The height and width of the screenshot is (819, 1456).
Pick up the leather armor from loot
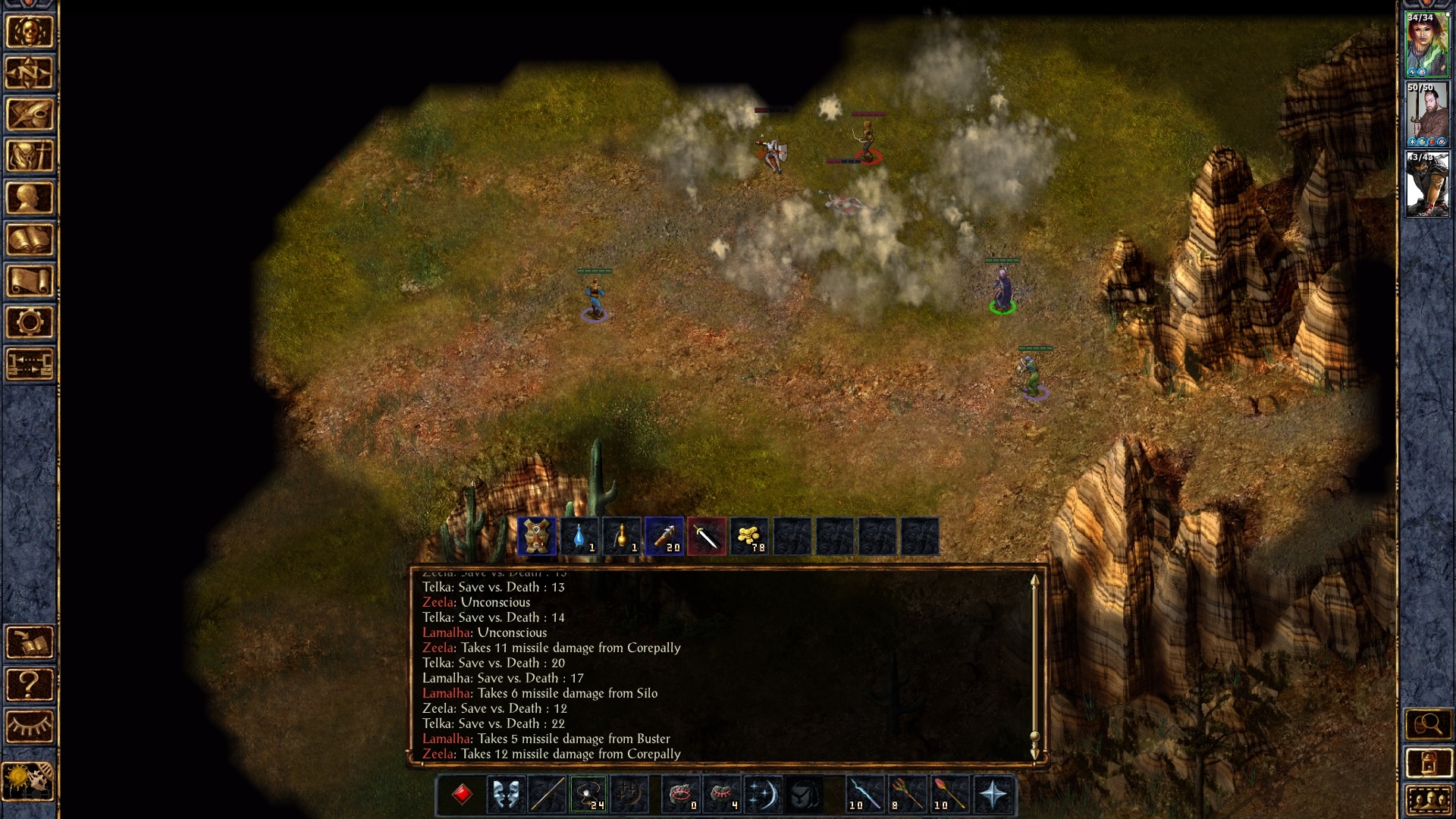[537, 537]
